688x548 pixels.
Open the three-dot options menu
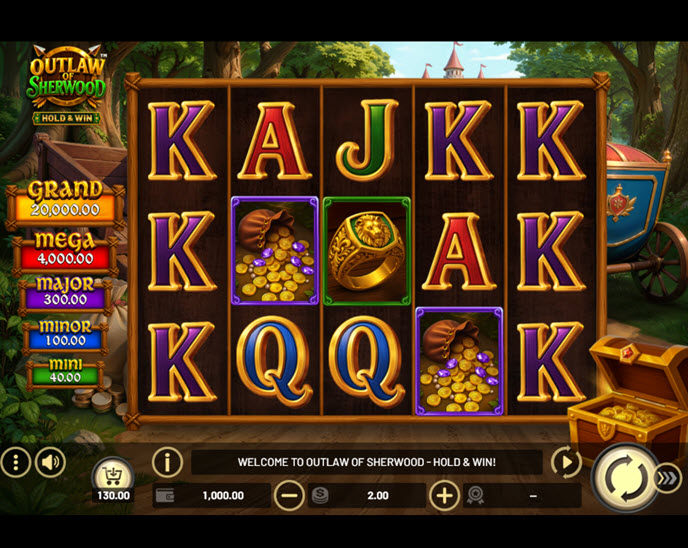tap(15, 462)
